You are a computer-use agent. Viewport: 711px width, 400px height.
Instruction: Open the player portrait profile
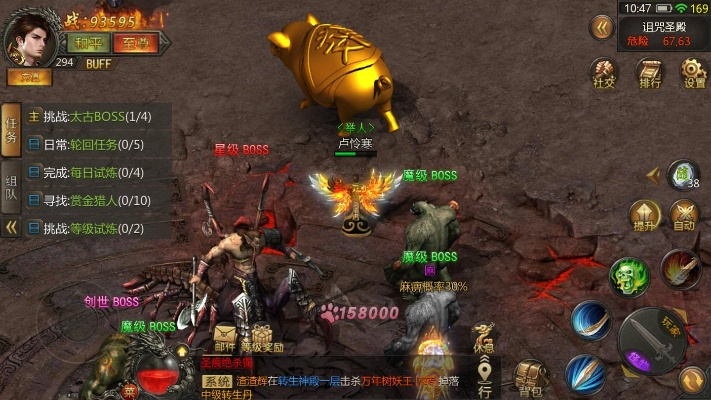pyautogui.click(x=30, y=41)
